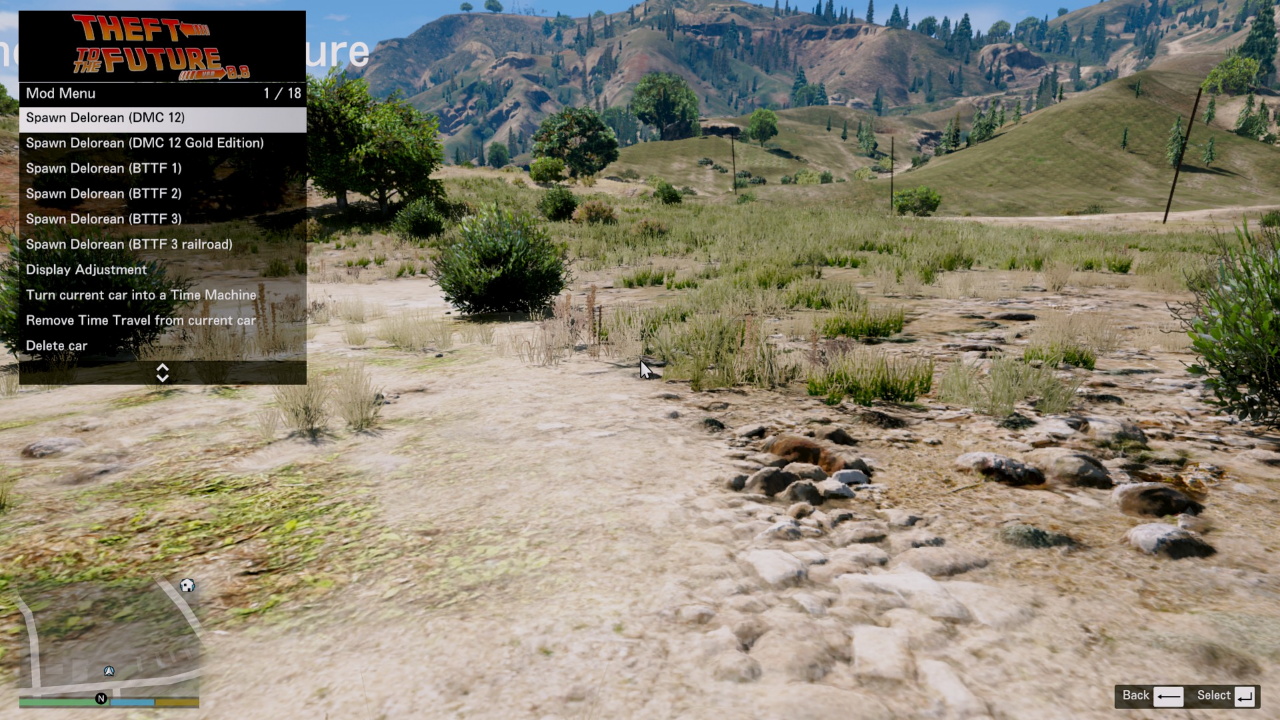The image size is (1280, 720).
Task: Choose Remove Time Travel from current car
Action: pyautogui.click(x=162, y=320)
